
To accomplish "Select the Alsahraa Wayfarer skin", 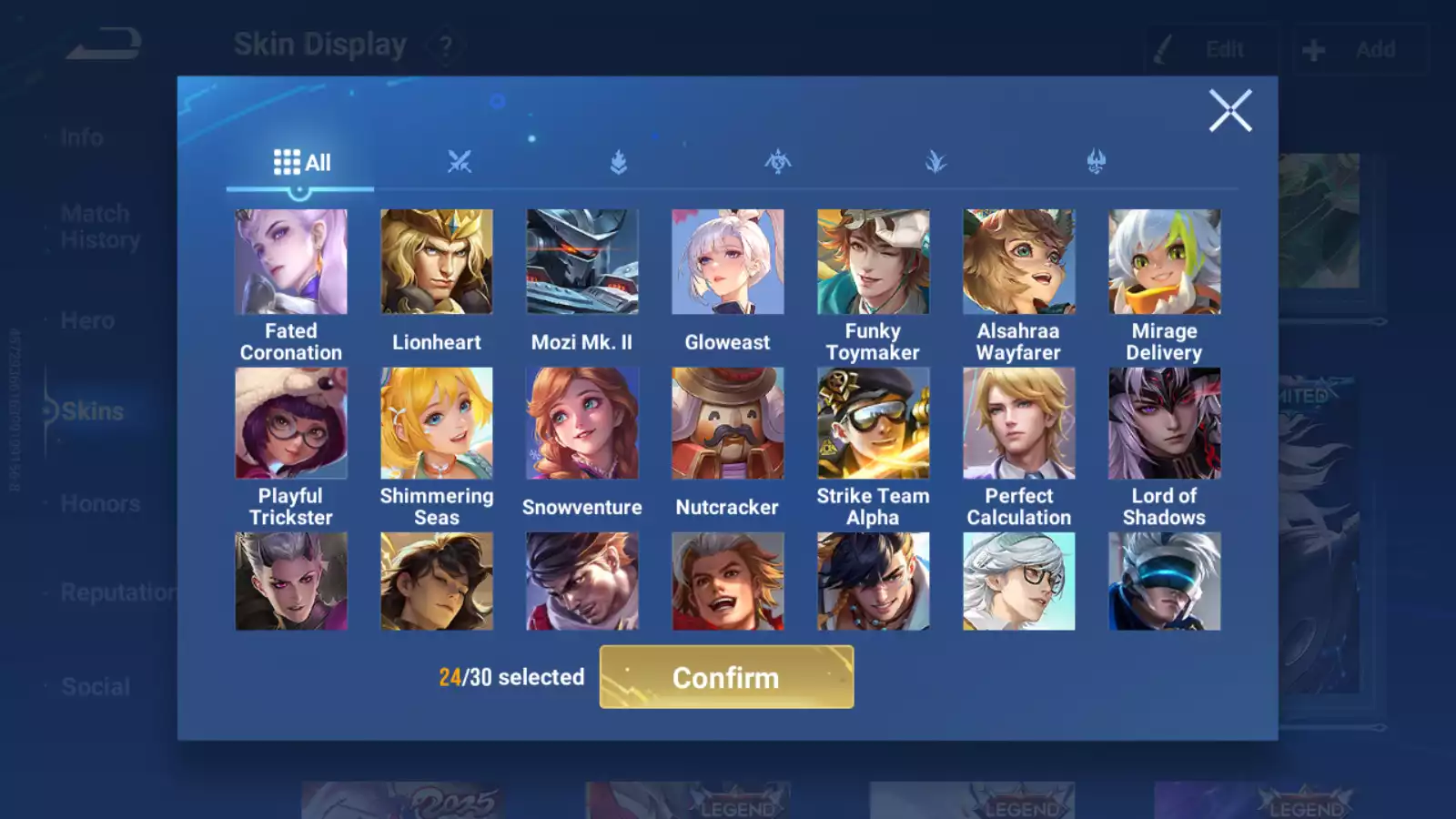I will (1019, 262).
